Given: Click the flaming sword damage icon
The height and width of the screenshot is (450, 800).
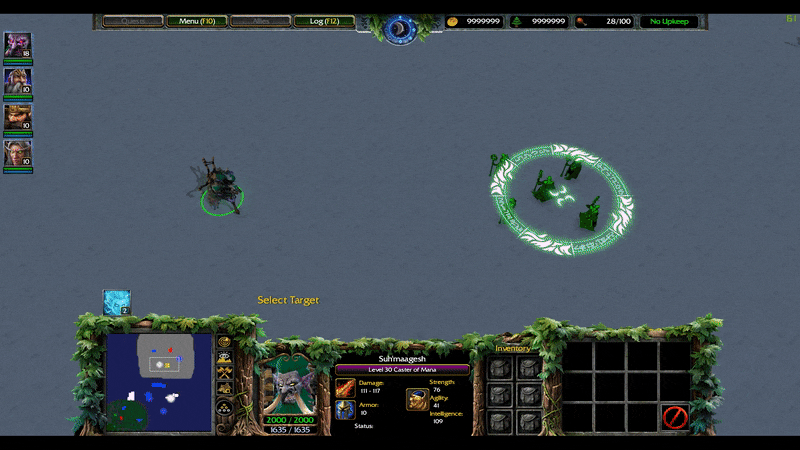Looking at the screenshot, I should 345,388.
